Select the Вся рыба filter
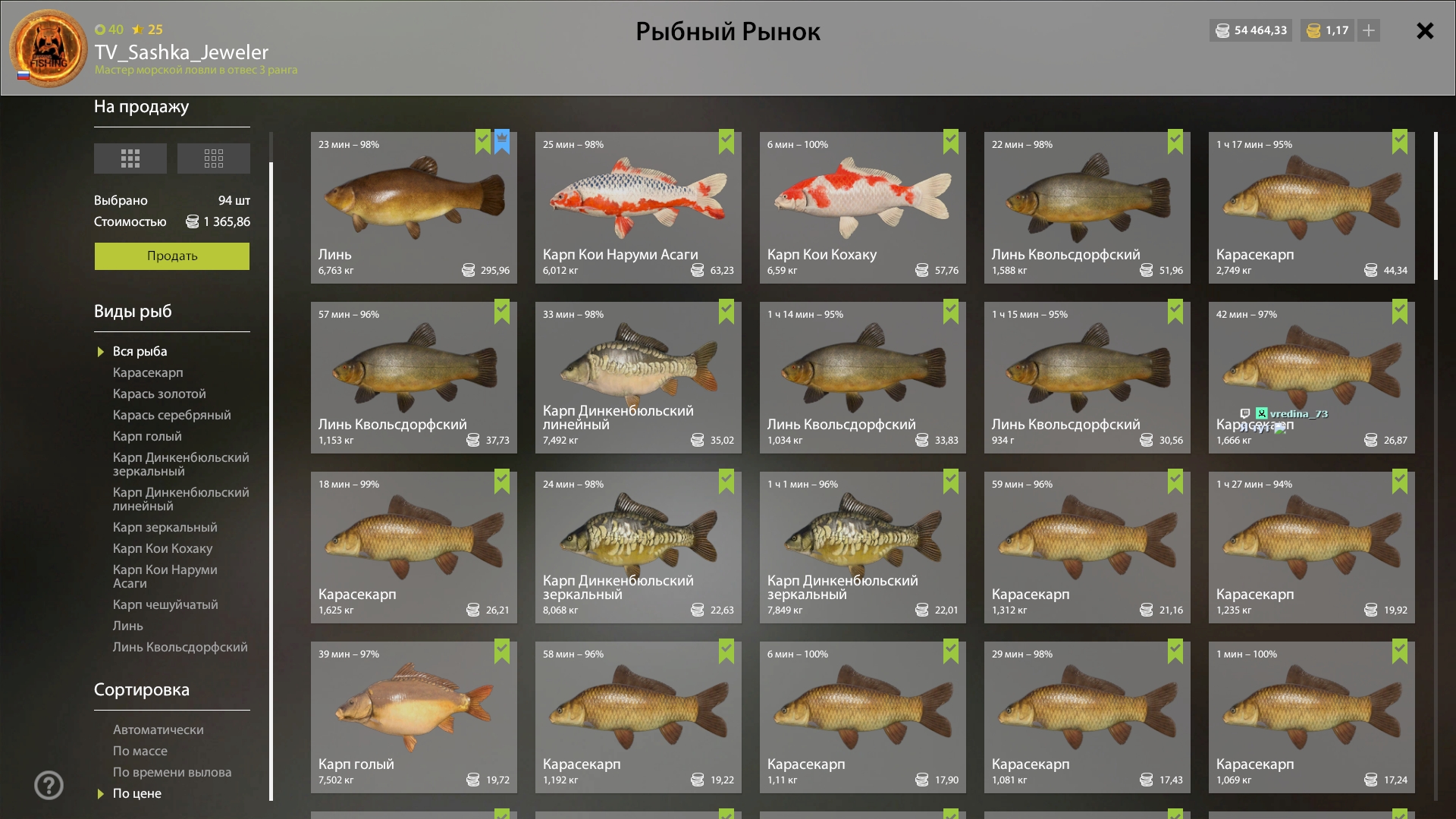1456x819 pixels. click(140, 351)
